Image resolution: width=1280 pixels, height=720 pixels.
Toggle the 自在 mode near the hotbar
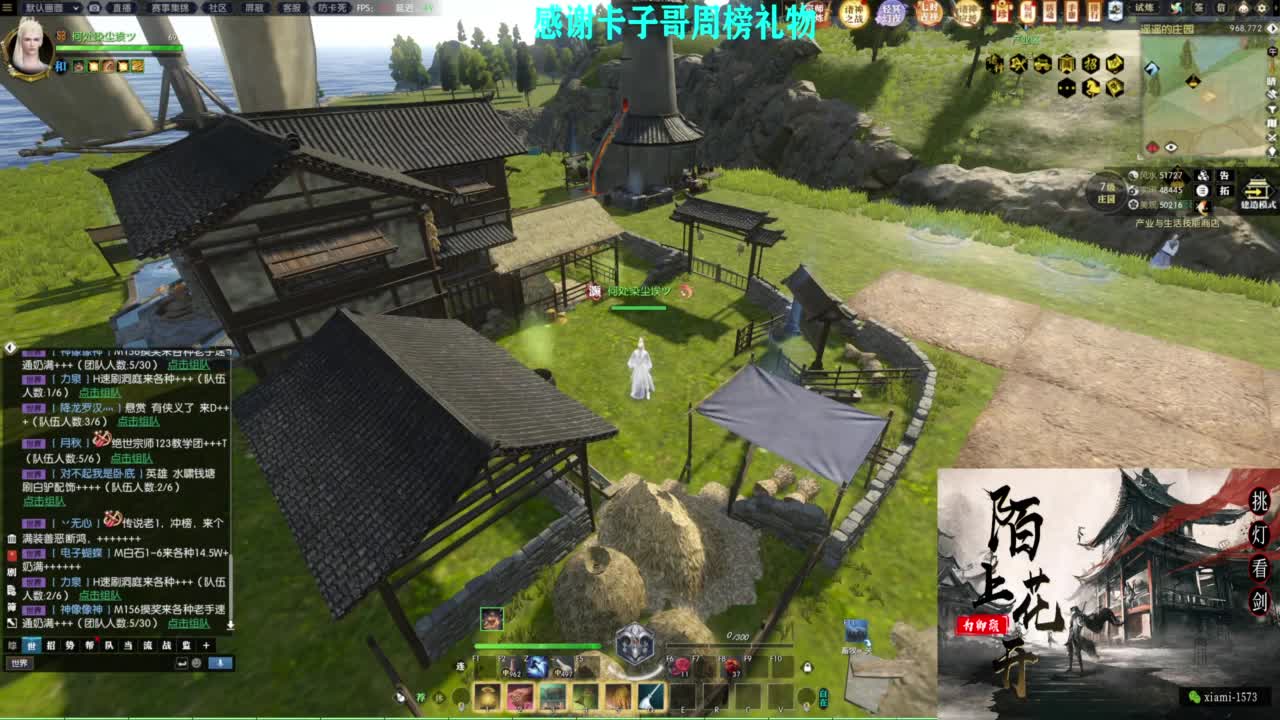click(x=823, y=697)
